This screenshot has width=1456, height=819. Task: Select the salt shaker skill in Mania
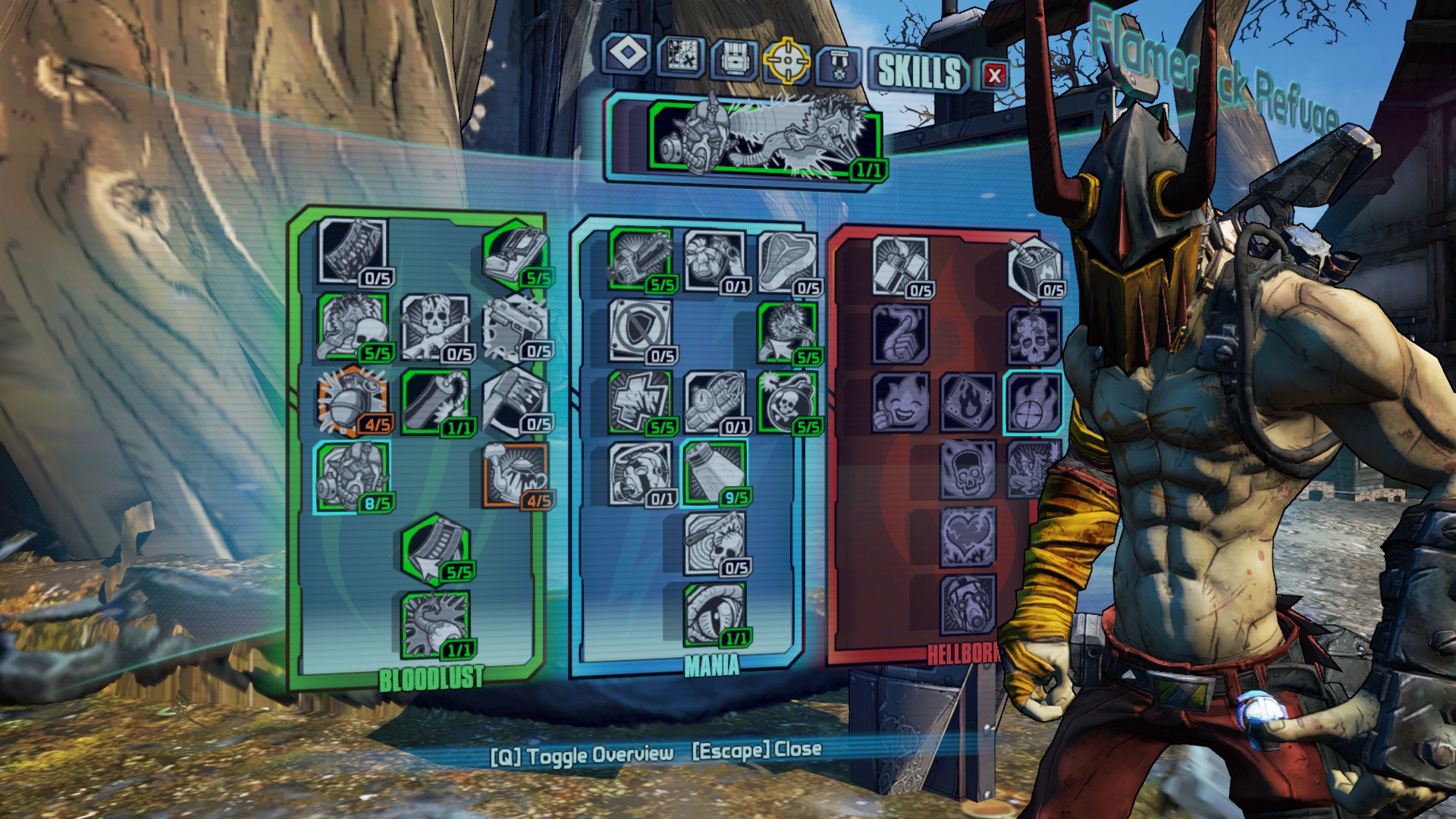713,473
